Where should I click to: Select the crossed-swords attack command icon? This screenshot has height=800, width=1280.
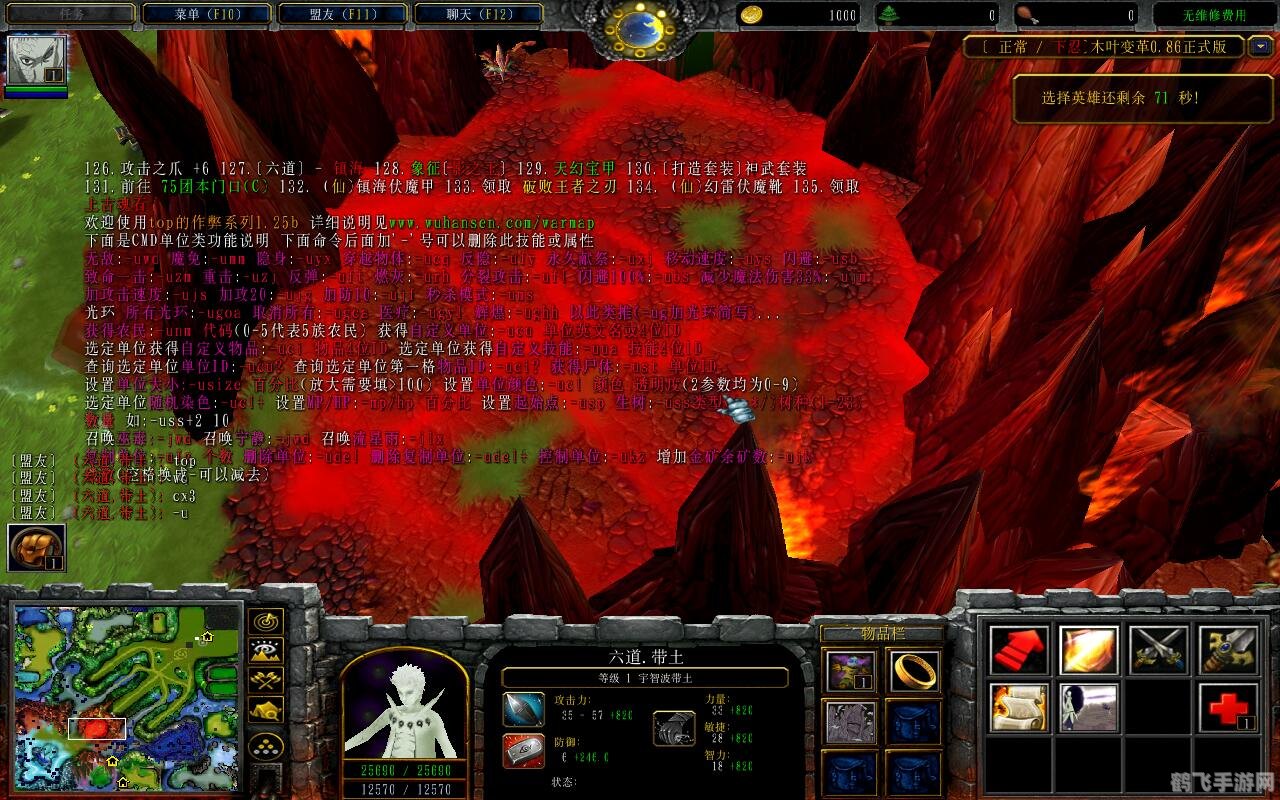[x=1160, y=650]
